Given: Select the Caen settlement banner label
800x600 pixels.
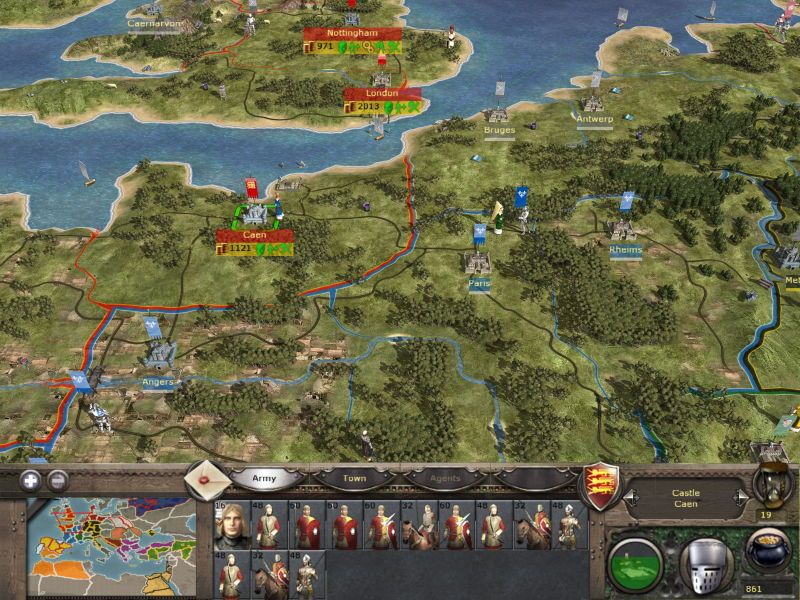Looking at the screenshot, I should 256,236.
